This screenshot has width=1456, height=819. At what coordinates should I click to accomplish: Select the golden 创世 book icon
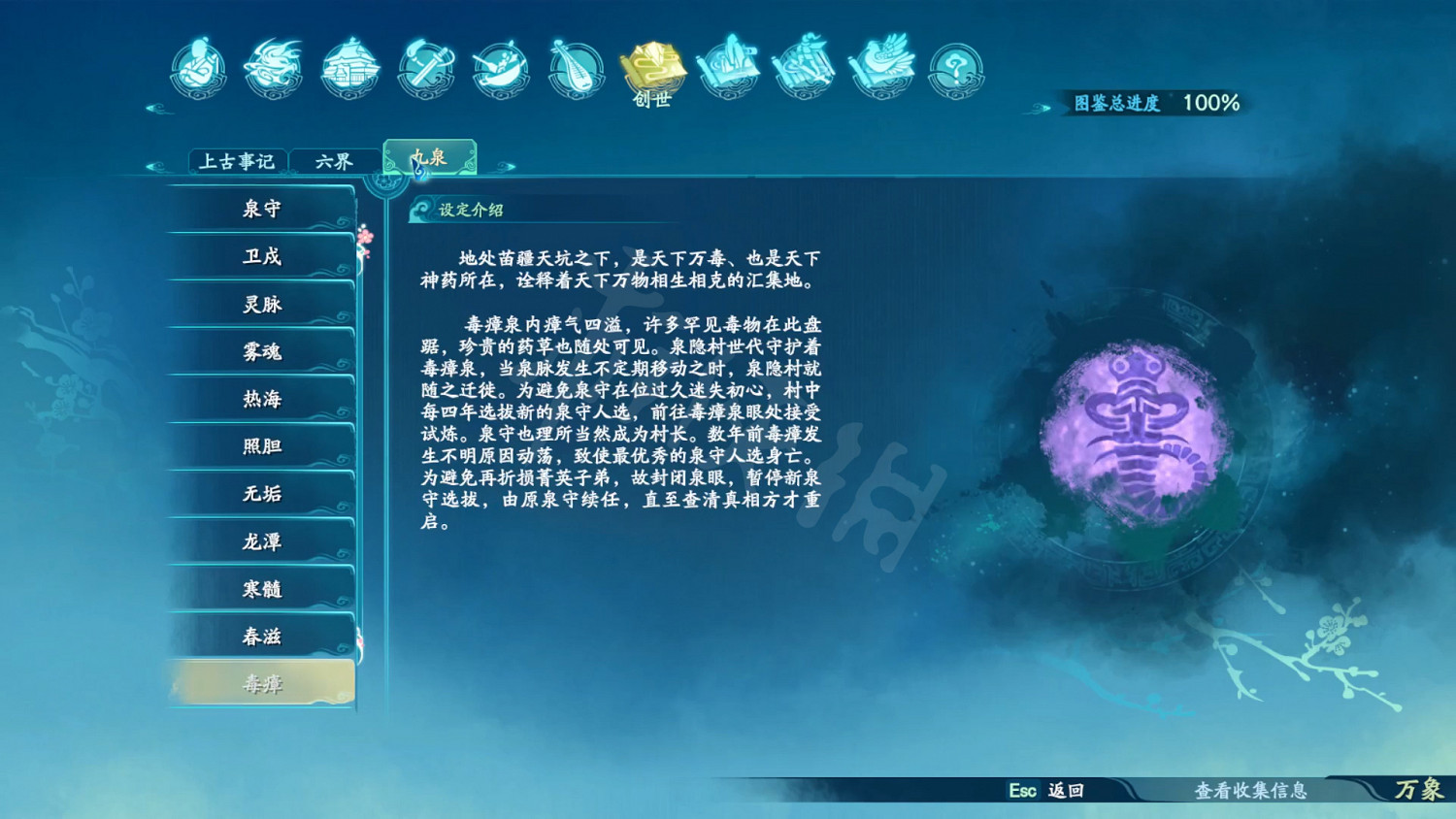[x=655, y=68]
